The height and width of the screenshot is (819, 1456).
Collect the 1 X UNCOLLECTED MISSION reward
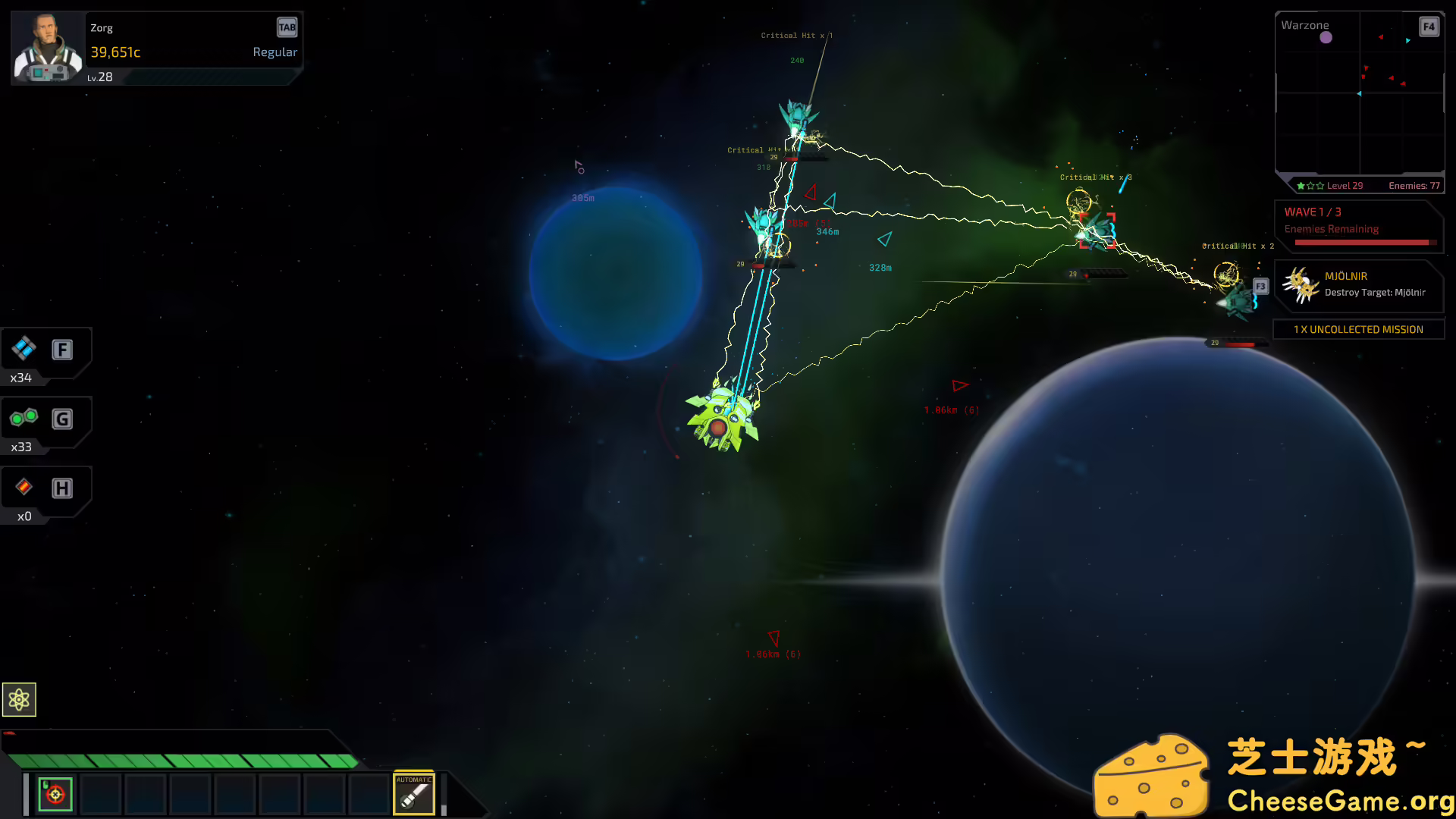click(x=1358, y=329)
